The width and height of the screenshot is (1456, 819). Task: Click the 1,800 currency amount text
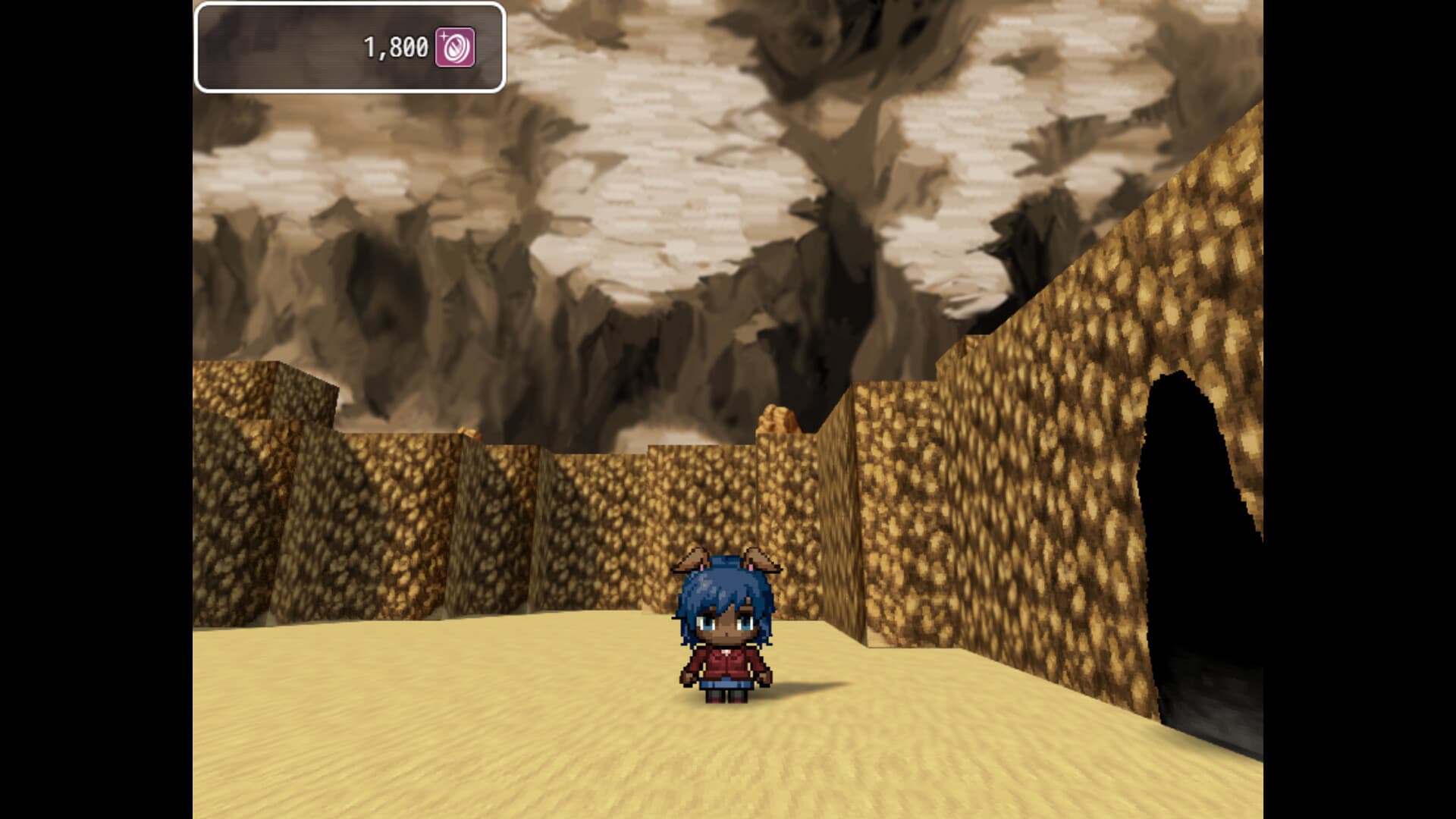point(395,47)
